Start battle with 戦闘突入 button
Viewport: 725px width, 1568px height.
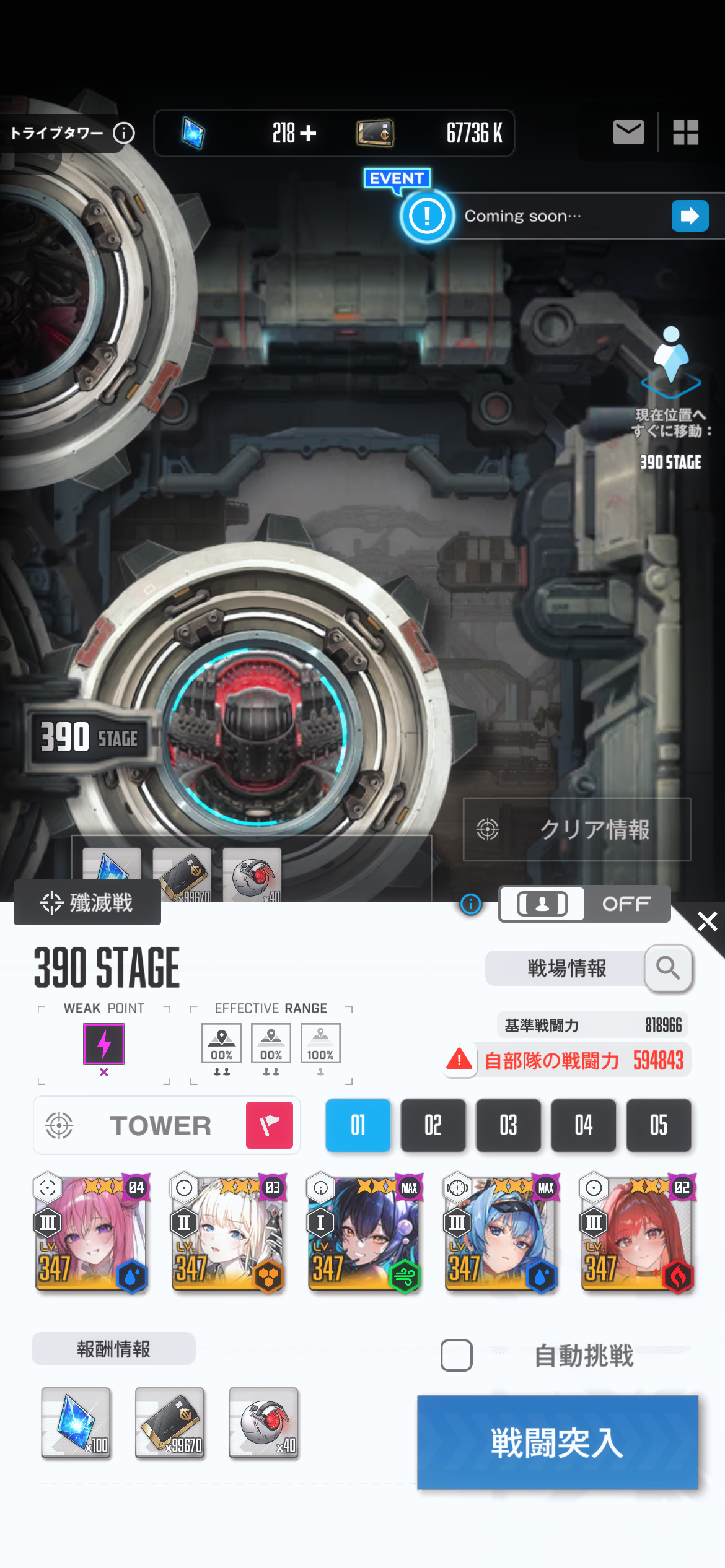(557, 1442)
